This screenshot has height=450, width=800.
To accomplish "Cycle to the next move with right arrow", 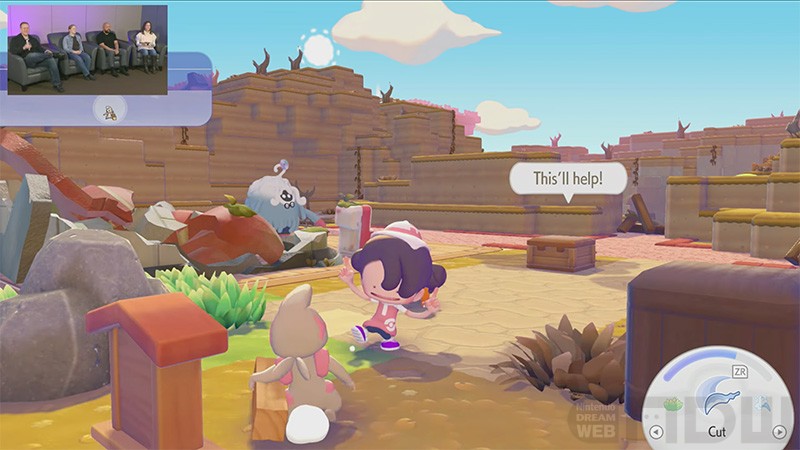I will point(779,432).
